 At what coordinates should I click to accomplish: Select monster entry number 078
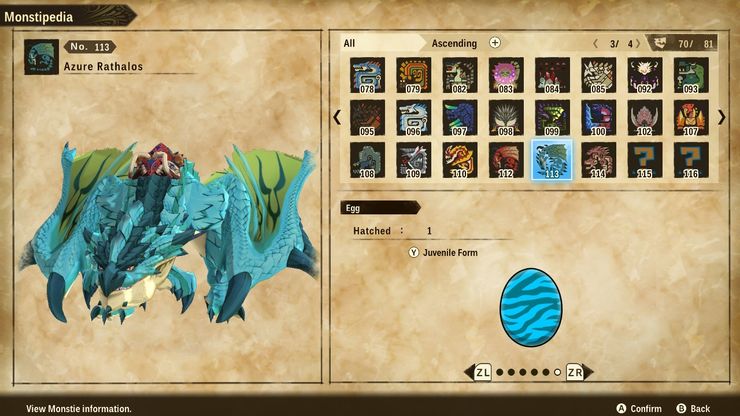(367, 75)
